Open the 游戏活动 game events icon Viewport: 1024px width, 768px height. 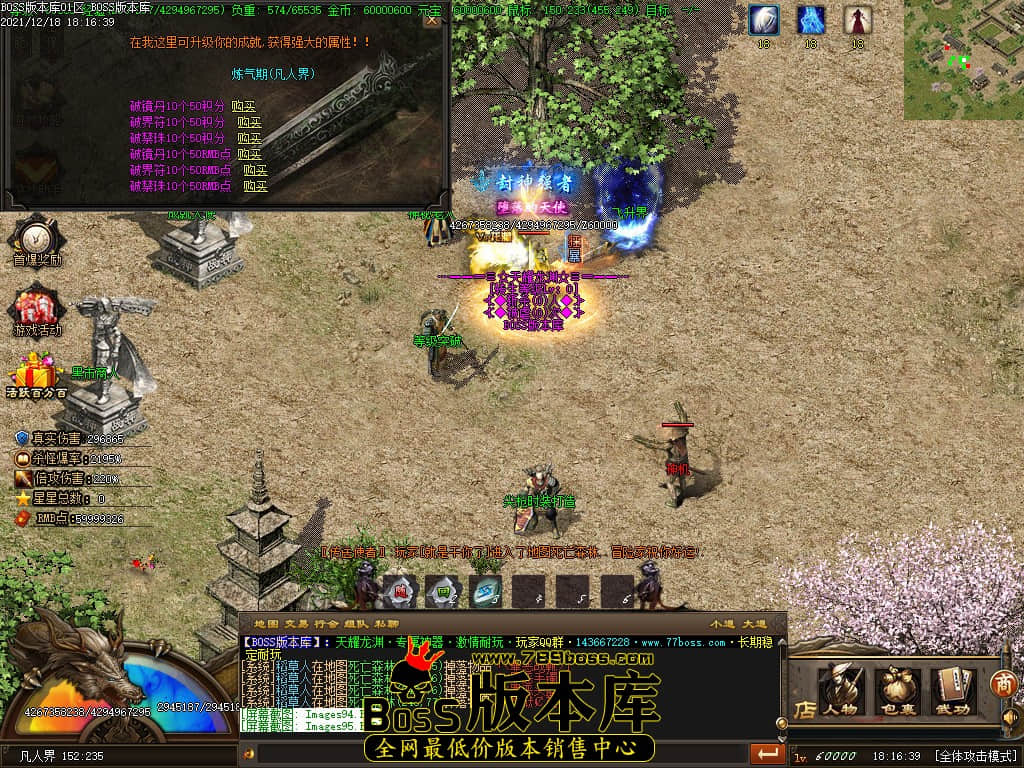[x=37, y=309]
